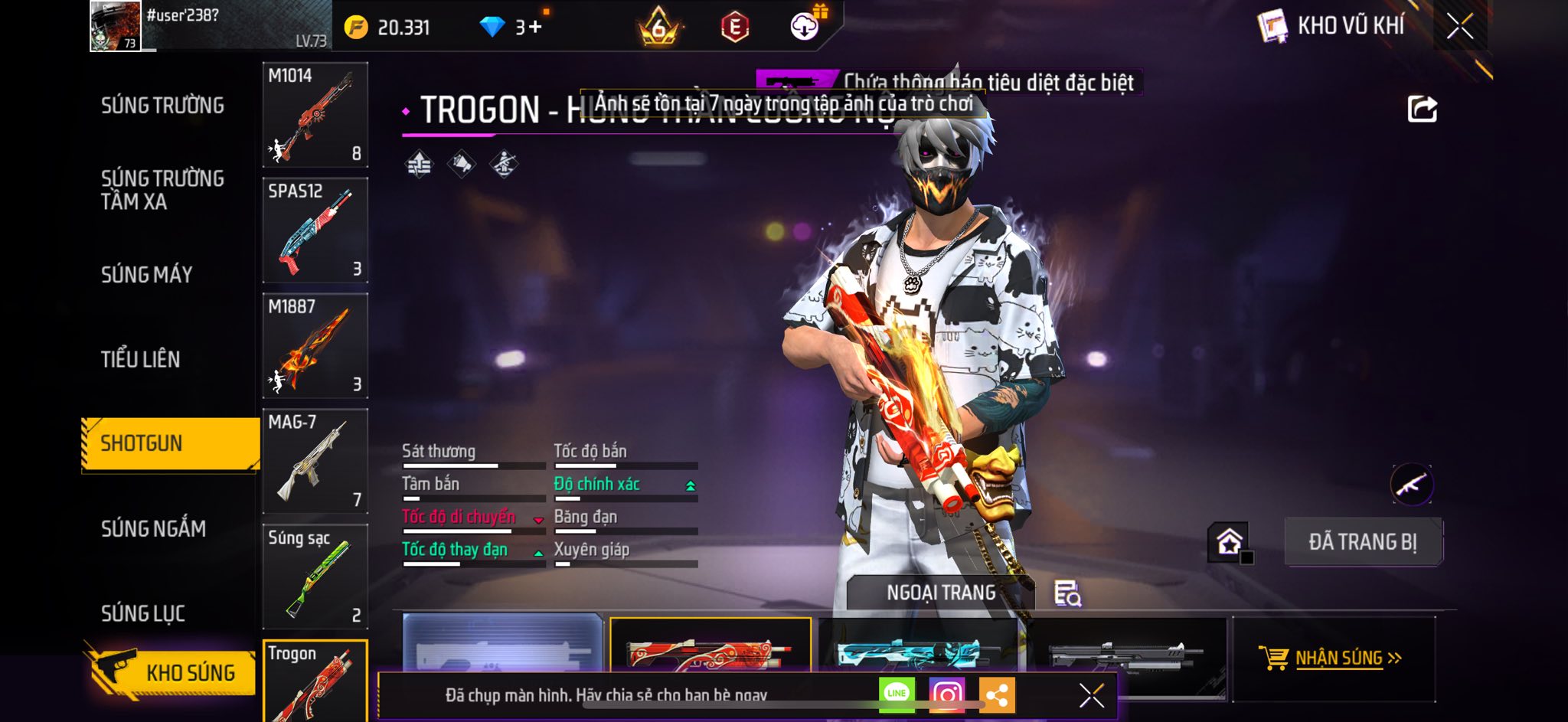Share the screenshot via LINE
The height and width of the screenshot is (722, 1568).
[x=897, y=694]
